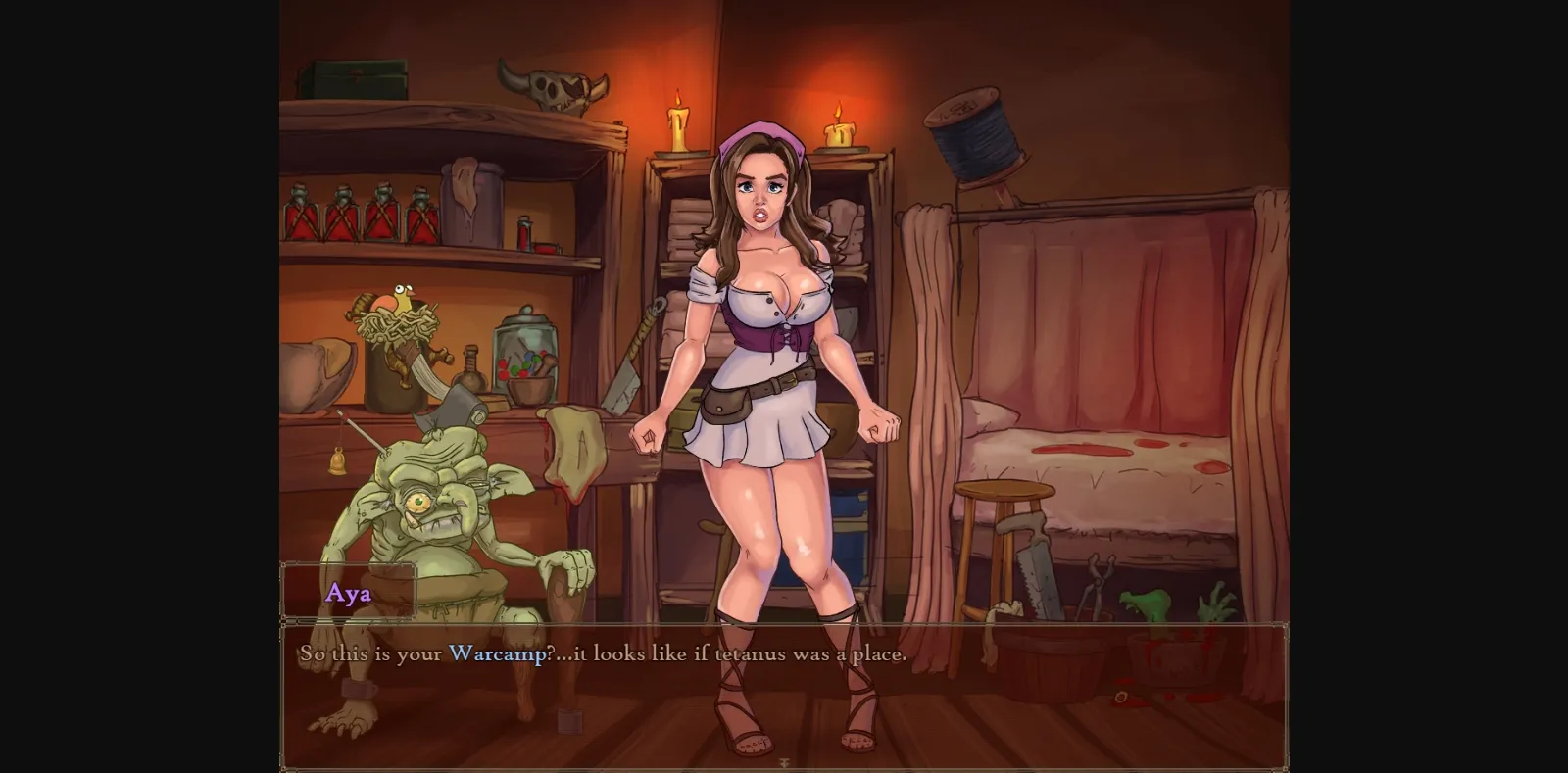Screen dimensions: 1568x773
Task: Click the hanging meat on the shelf
Action: click(x=573, y=451)
